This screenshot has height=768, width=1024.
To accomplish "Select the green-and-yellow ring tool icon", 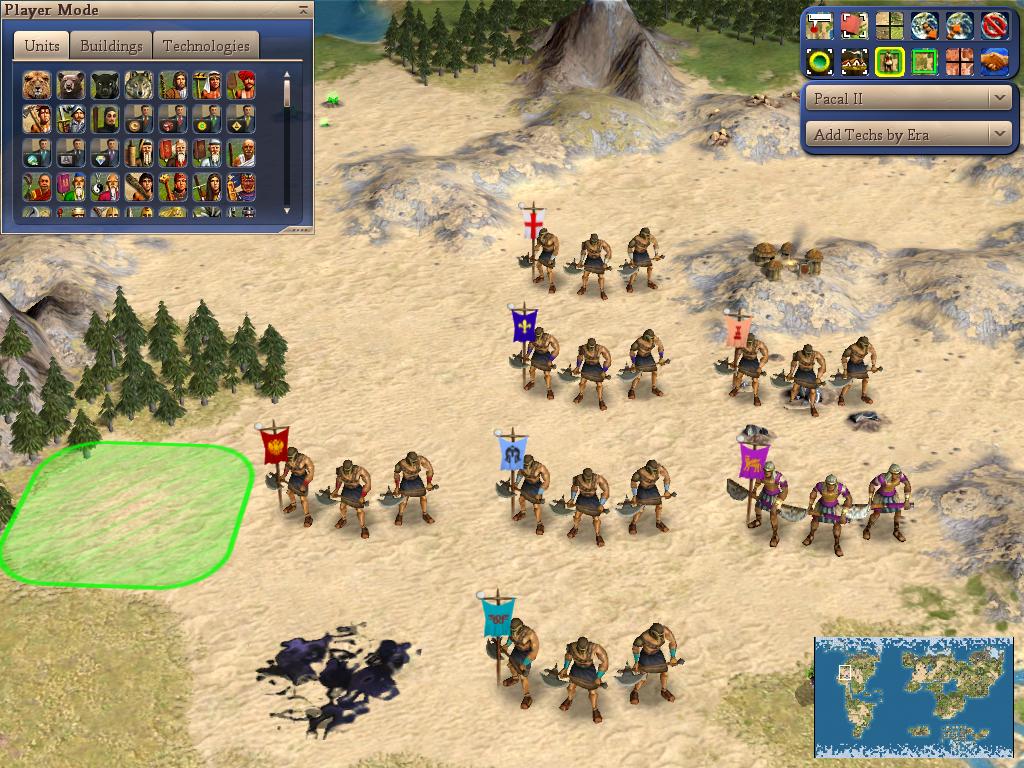I will 820,61.
